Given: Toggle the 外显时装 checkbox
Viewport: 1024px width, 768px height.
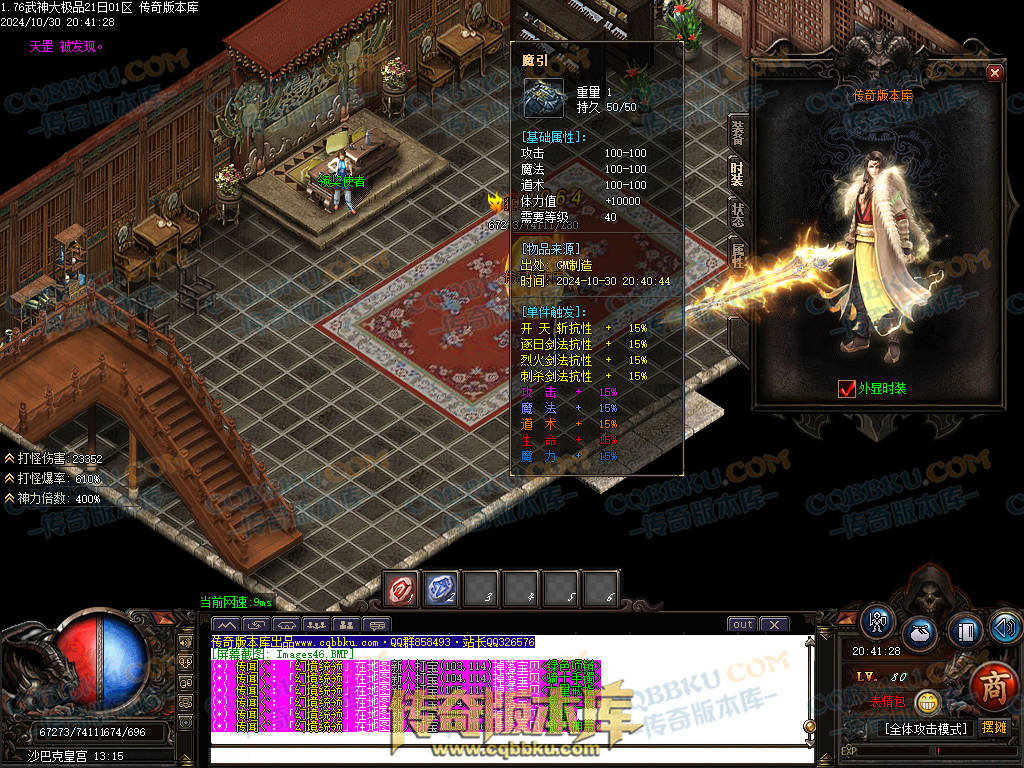Looking at the screenshot, I should tap(847, 389).
